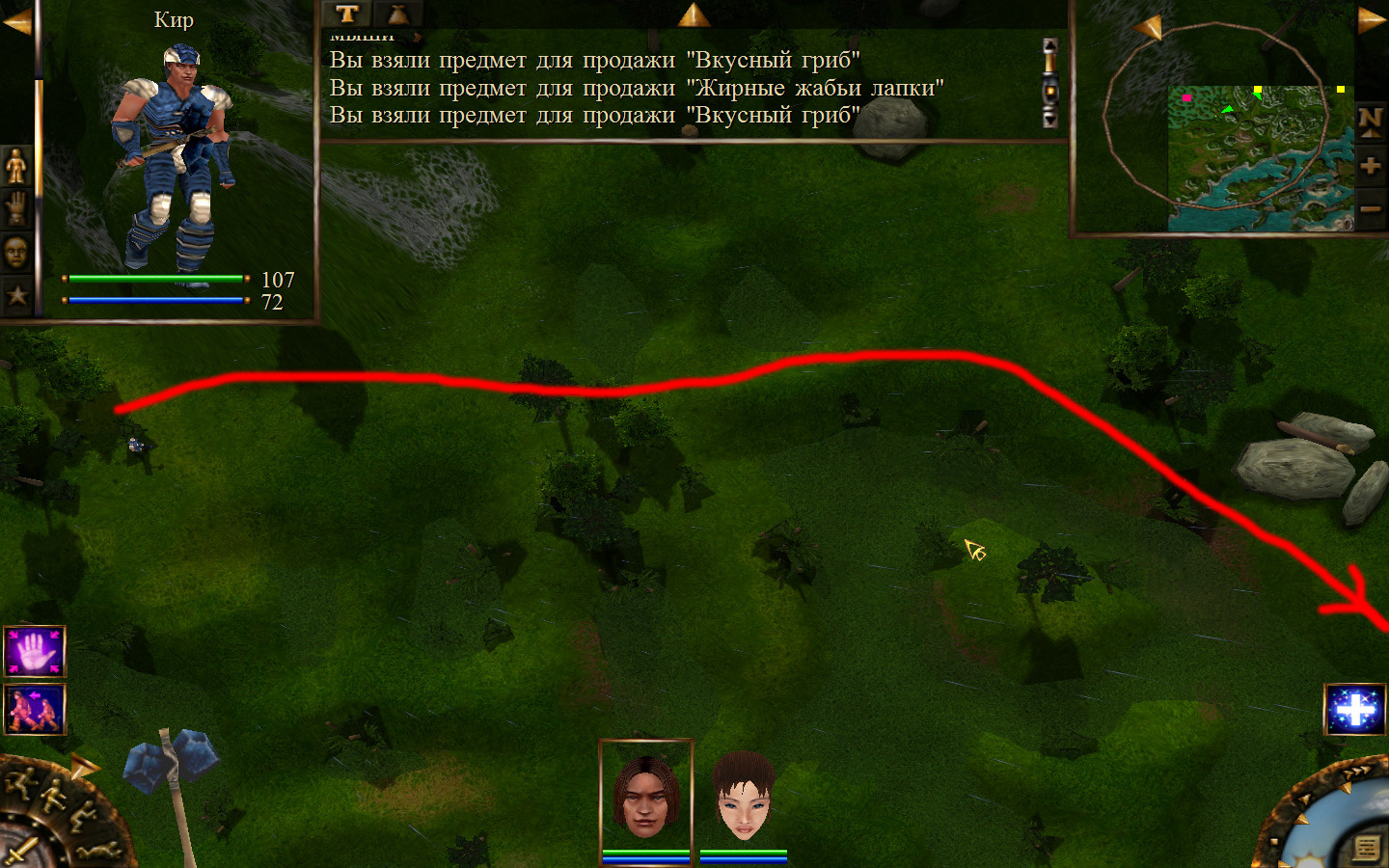Open the star tab beside Кир
Screen dimensions: 1389x868
point(16,295)
